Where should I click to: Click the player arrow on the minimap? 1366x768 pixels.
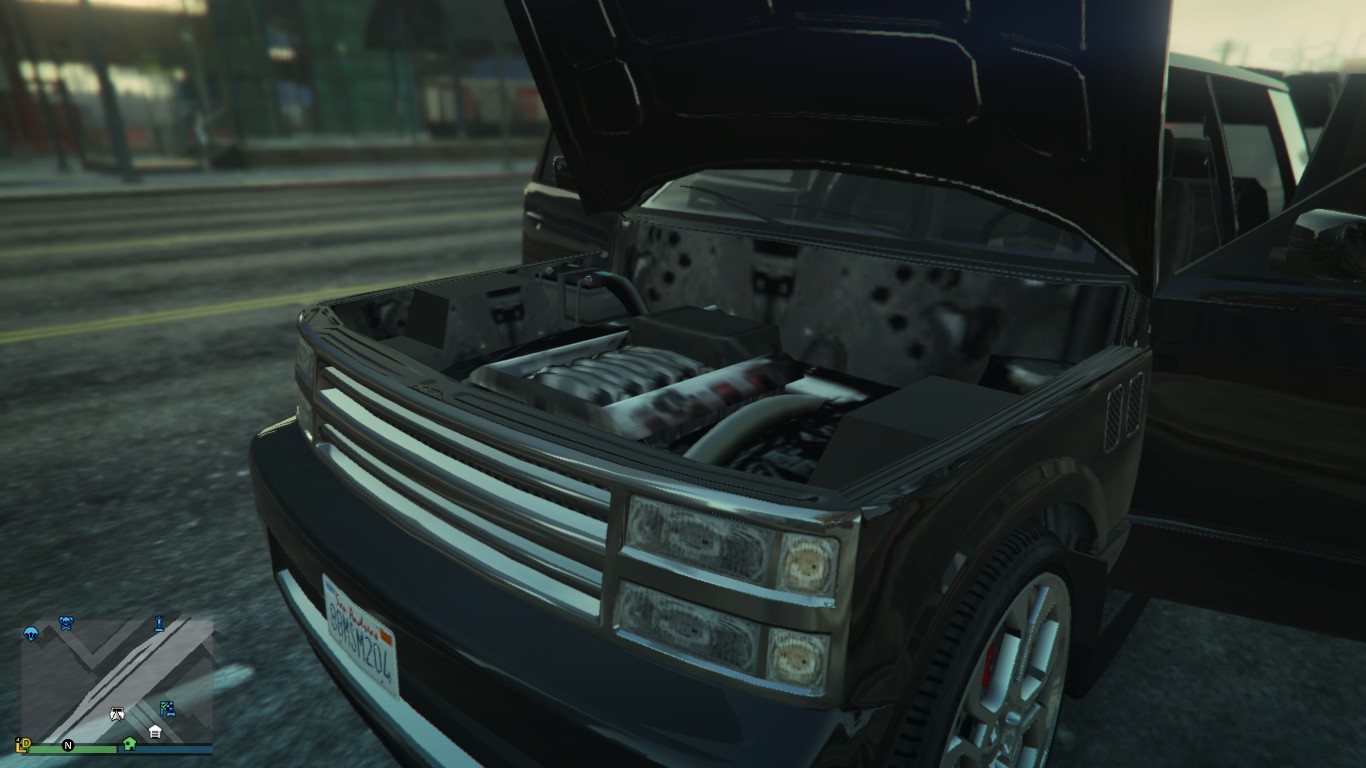coord(116,714)
